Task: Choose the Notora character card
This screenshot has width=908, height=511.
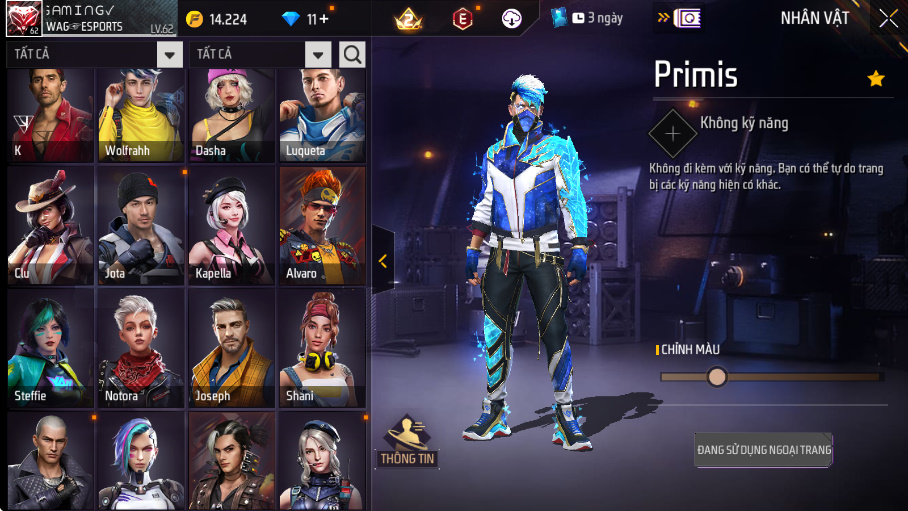Action: coord(140,348)
